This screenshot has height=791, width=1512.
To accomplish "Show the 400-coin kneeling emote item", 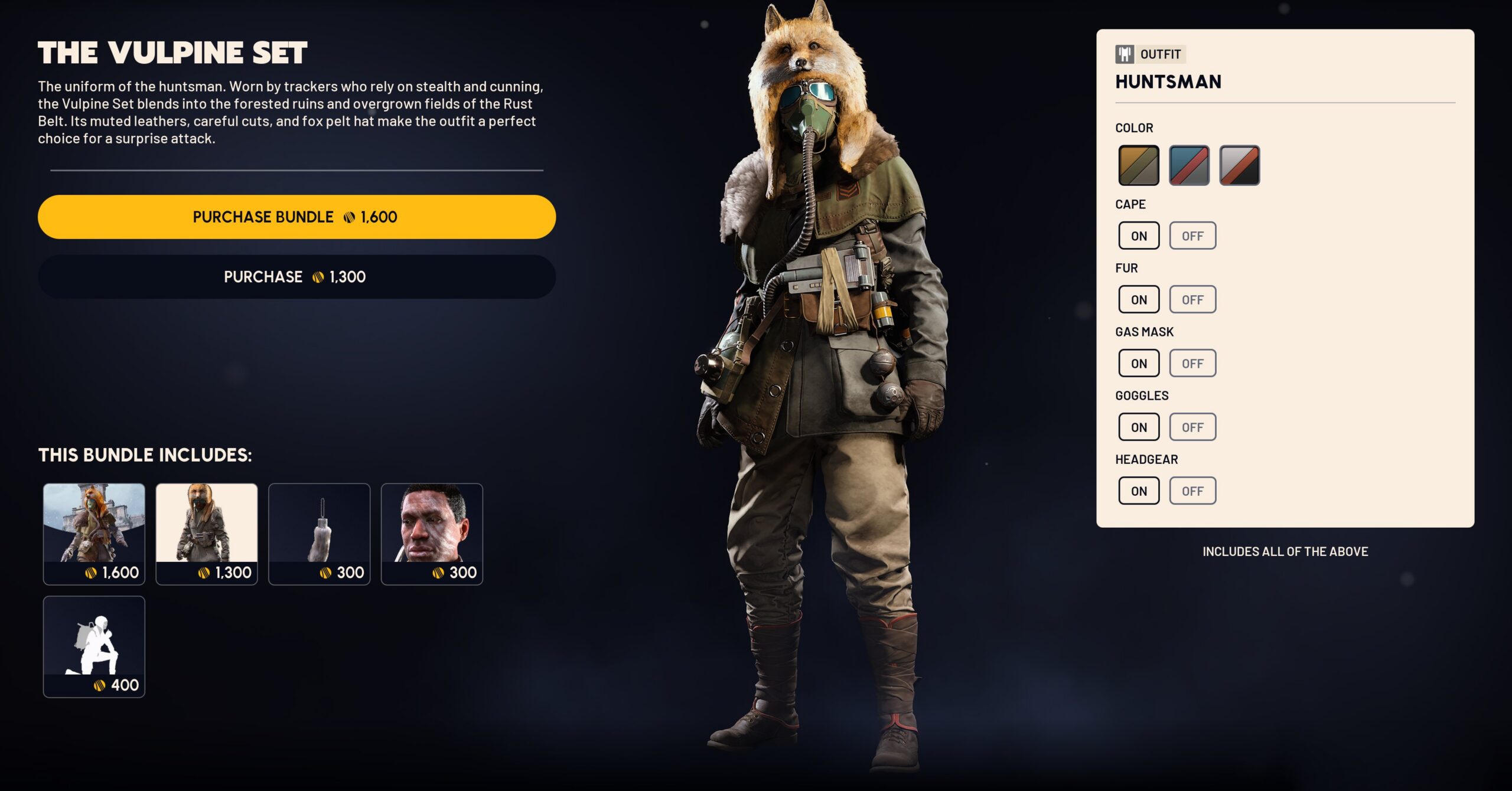I will 94,646.
